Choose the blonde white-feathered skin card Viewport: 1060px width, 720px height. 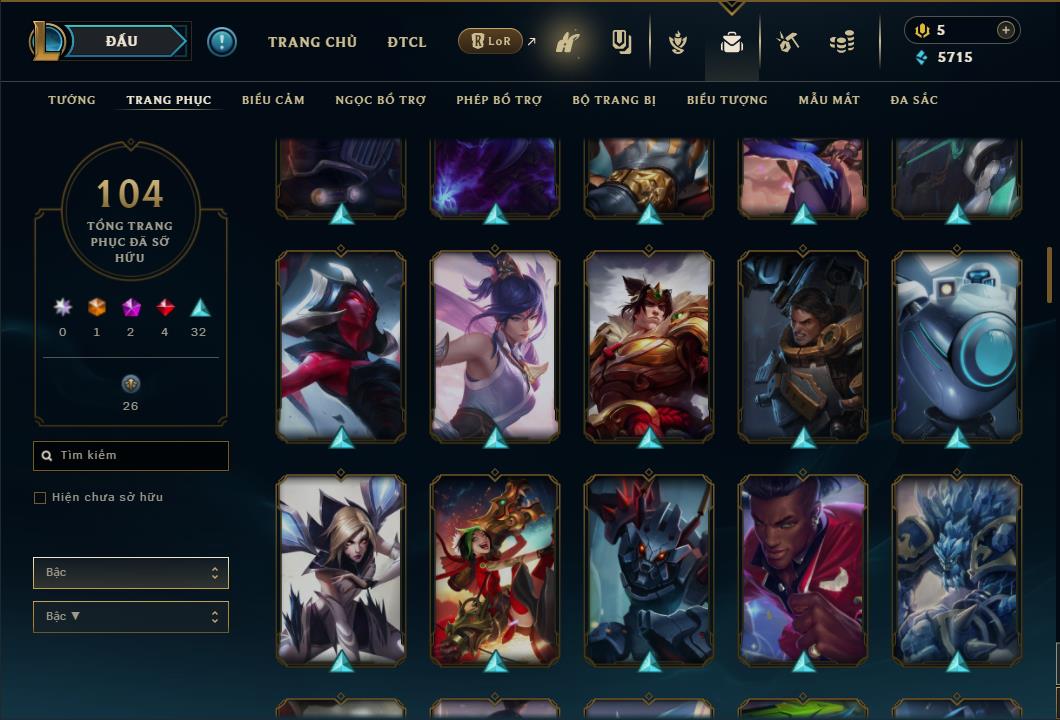[341, 570]
